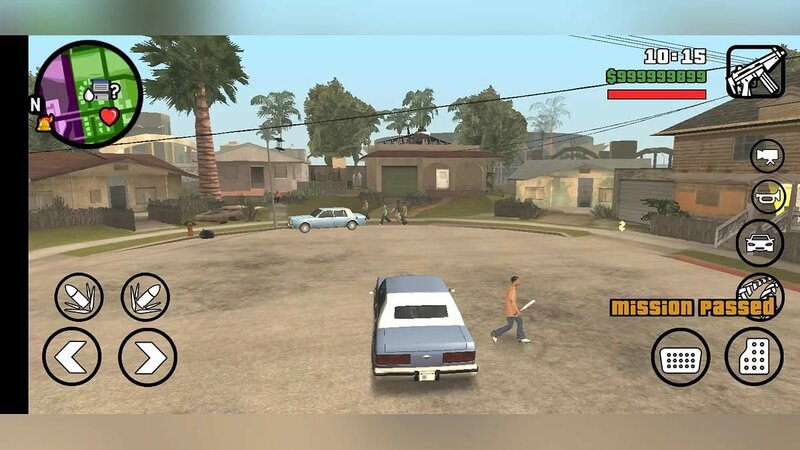This screenshot has width=800, height=450.
Task: Hit the brake pedal button
Action: tap(681, 357)
